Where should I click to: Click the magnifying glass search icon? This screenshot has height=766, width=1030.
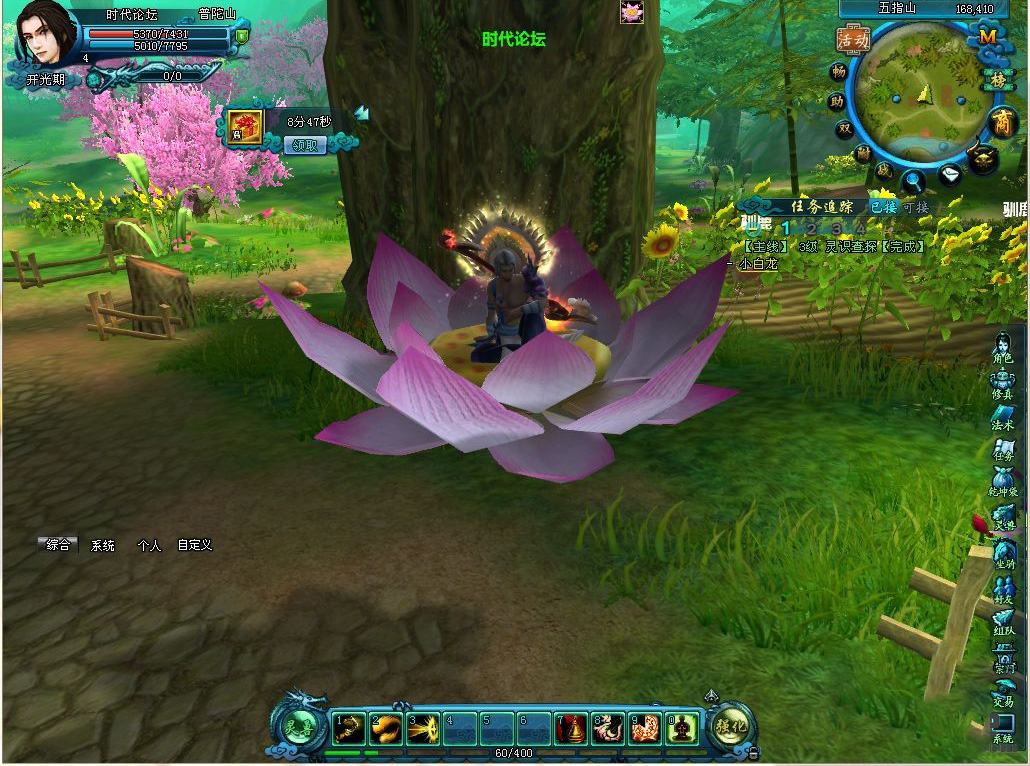[x=914, y=181]
